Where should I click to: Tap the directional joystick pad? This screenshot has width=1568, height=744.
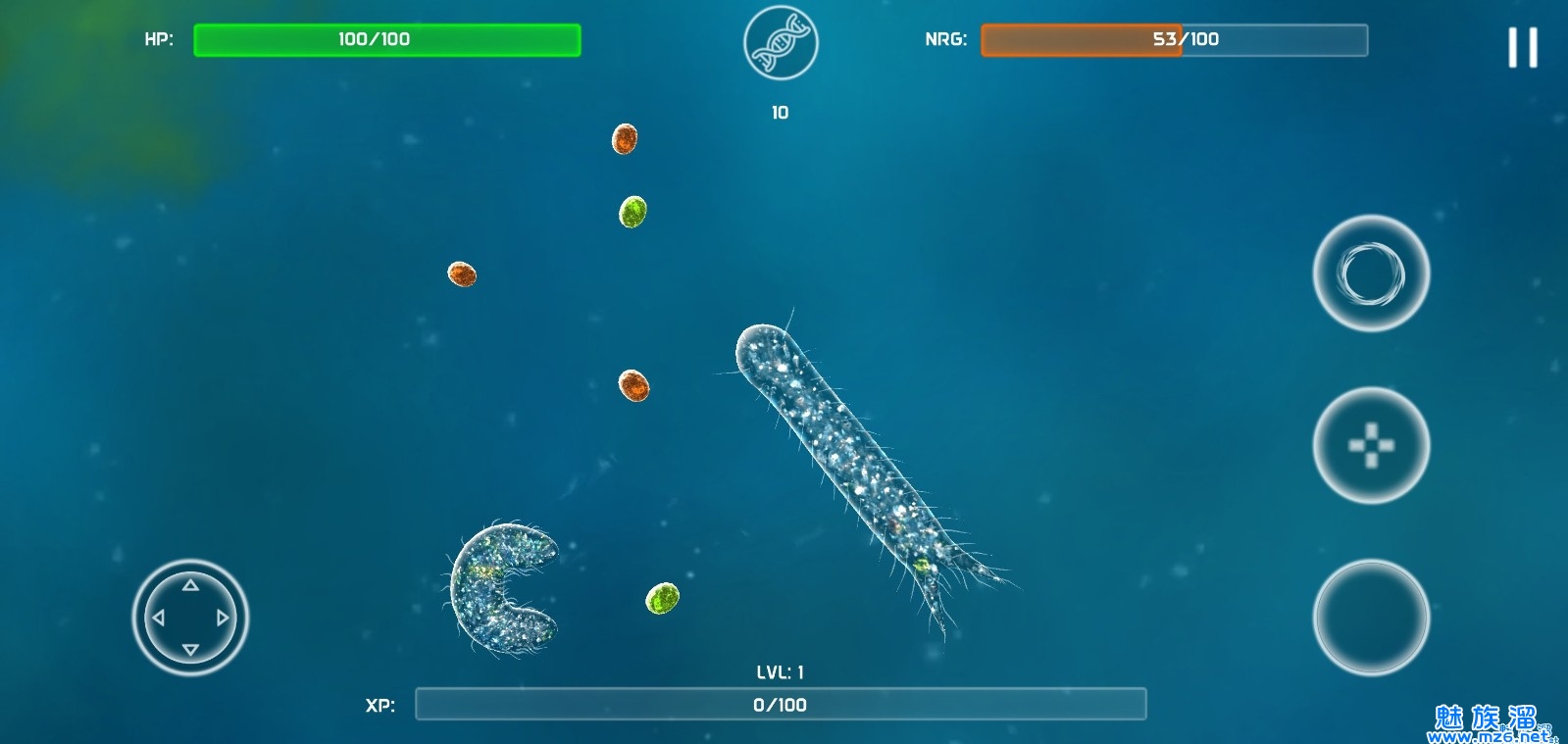tap(190, 618)
